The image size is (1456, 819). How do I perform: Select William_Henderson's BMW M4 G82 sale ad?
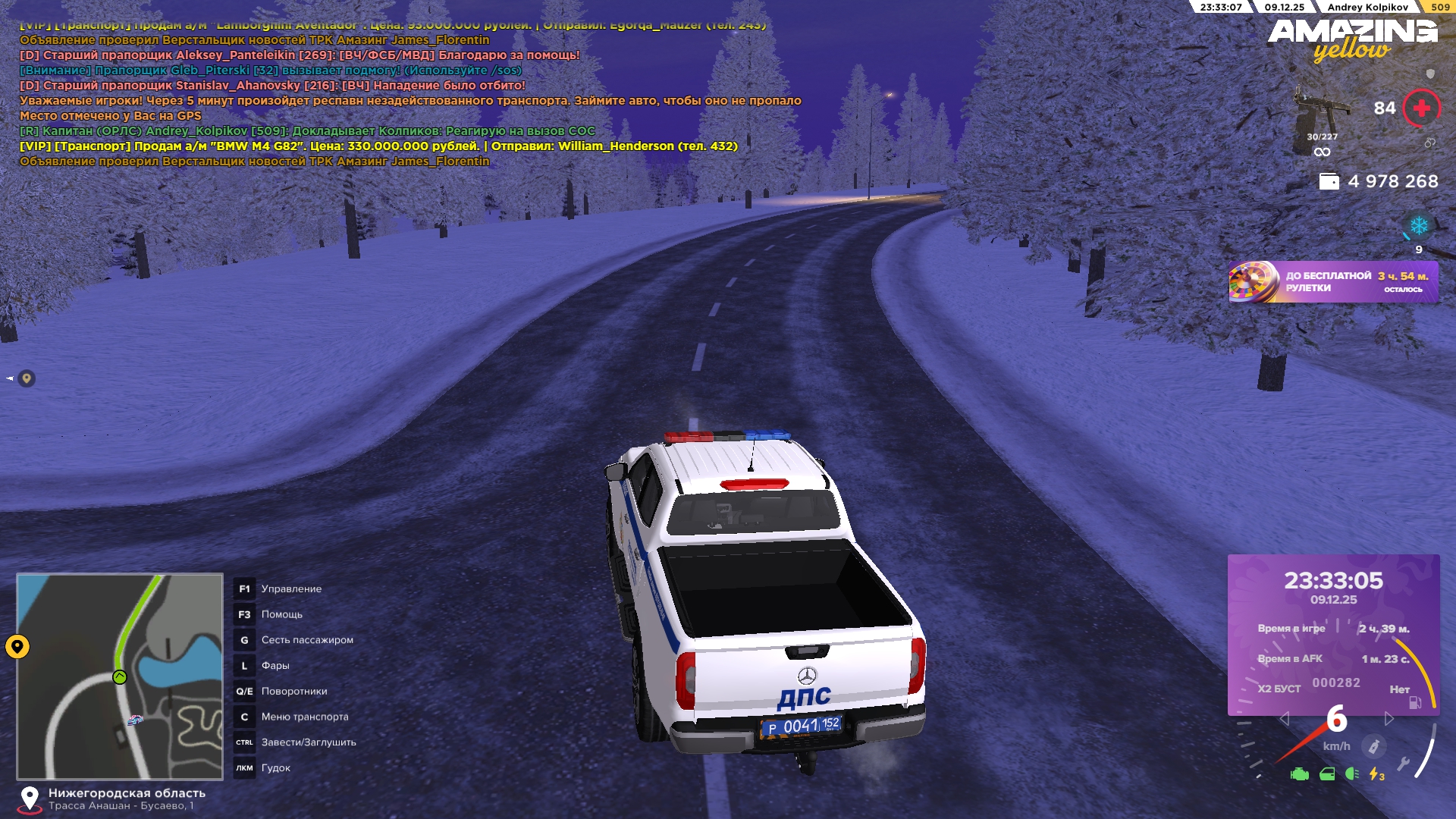pos(378,146)
